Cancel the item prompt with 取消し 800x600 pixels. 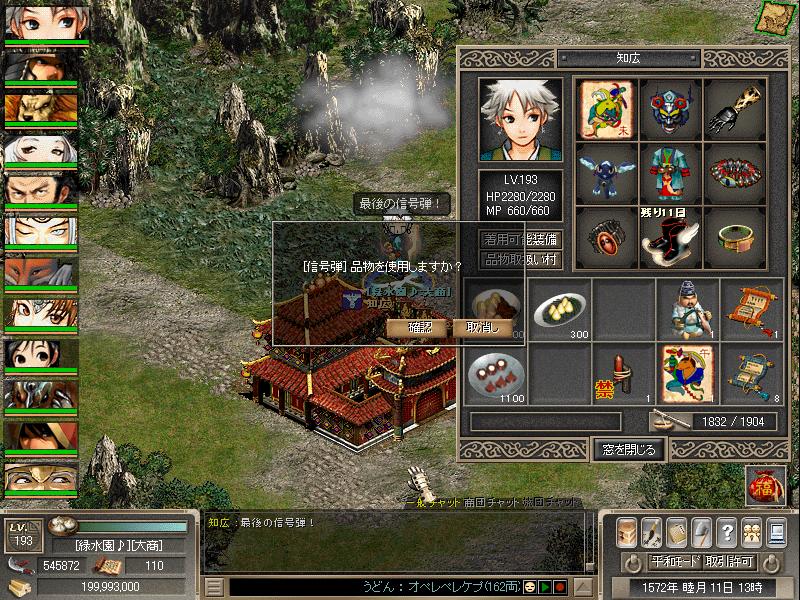point(483,327)
